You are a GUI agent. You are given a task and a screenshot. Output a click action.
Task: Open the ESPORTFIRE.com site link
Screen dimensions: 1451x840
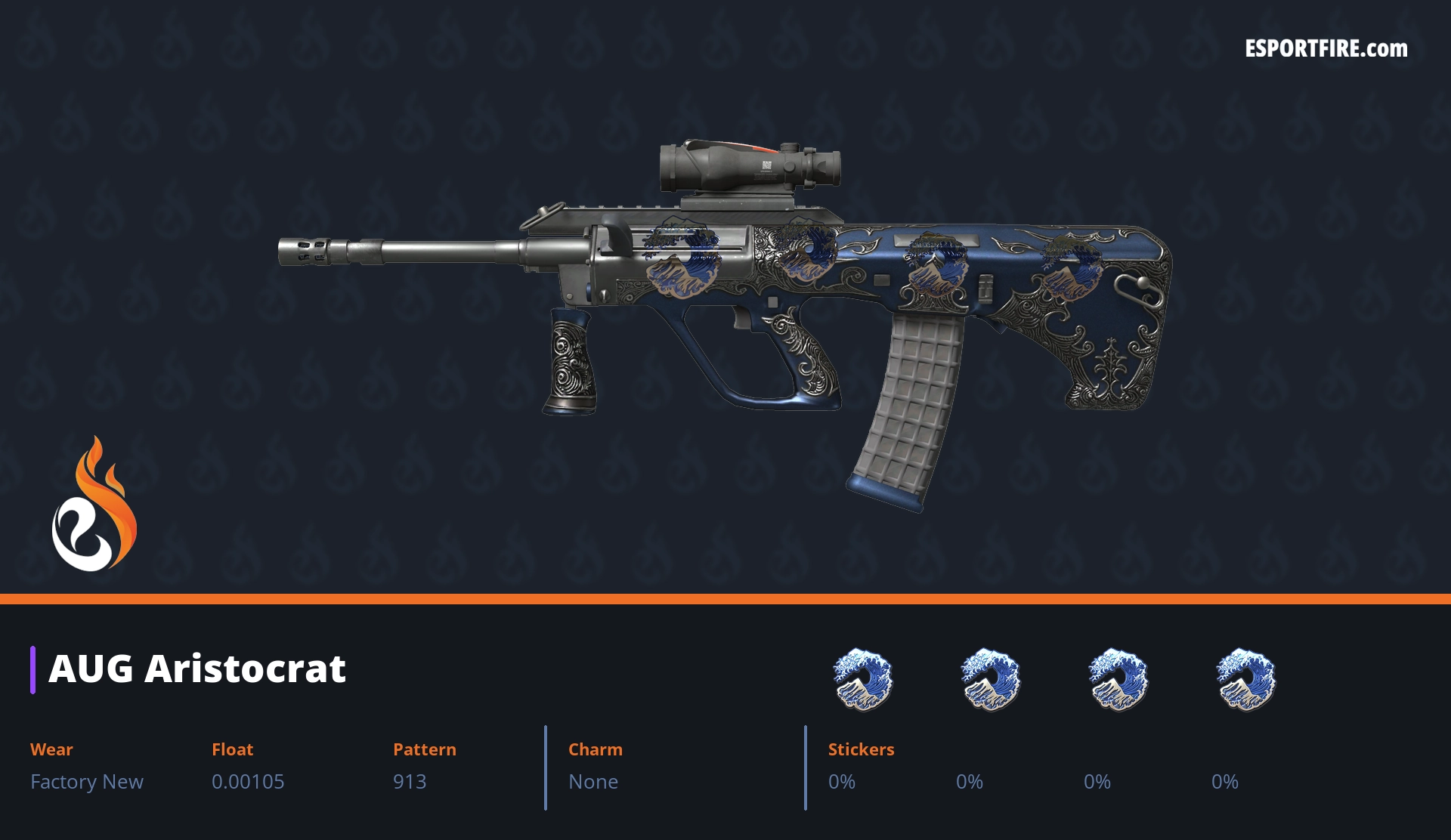pos(1326,49)
